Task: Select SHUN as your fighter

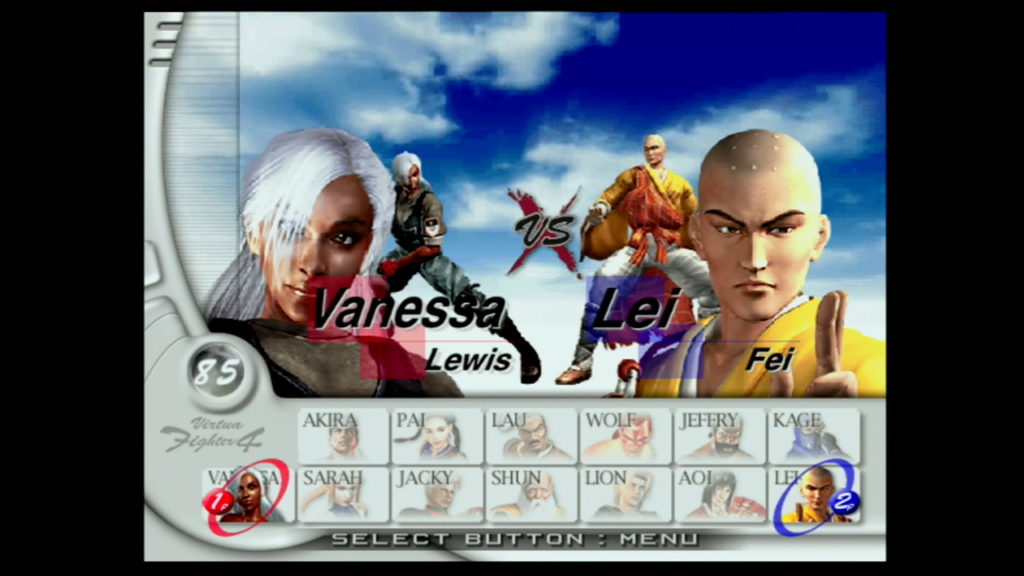Action: (x=531, y=494)
